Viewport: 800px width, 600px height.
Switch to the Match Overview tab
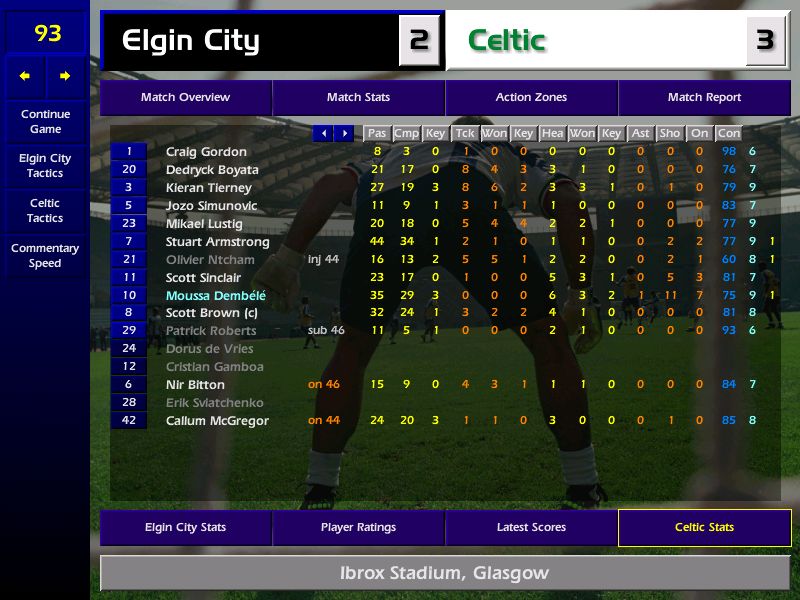click(x=185, y=98)
